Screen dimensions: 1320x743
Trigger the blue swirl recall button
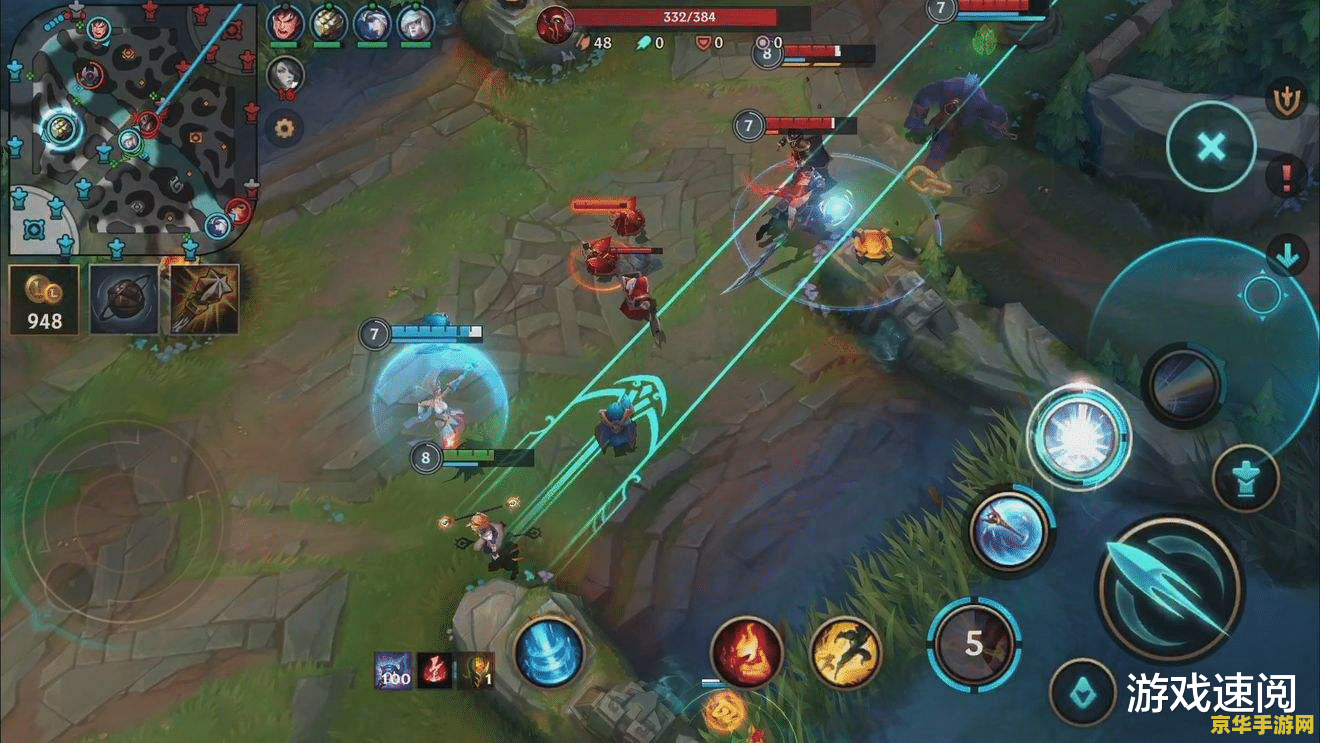550,651
